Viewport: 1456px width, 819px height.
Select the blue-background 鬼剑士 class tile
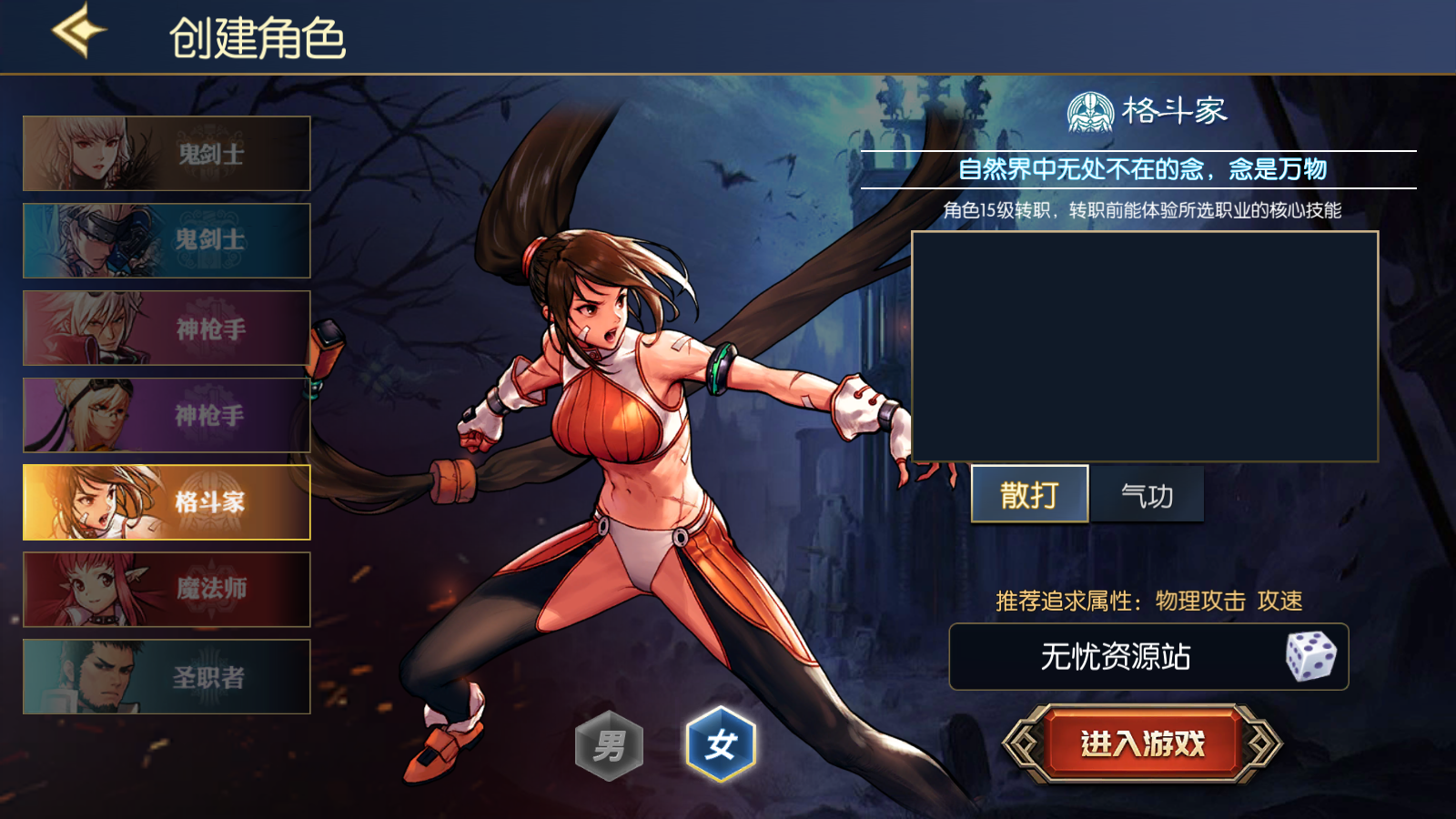pyautogui.click(x=167, y=240)
